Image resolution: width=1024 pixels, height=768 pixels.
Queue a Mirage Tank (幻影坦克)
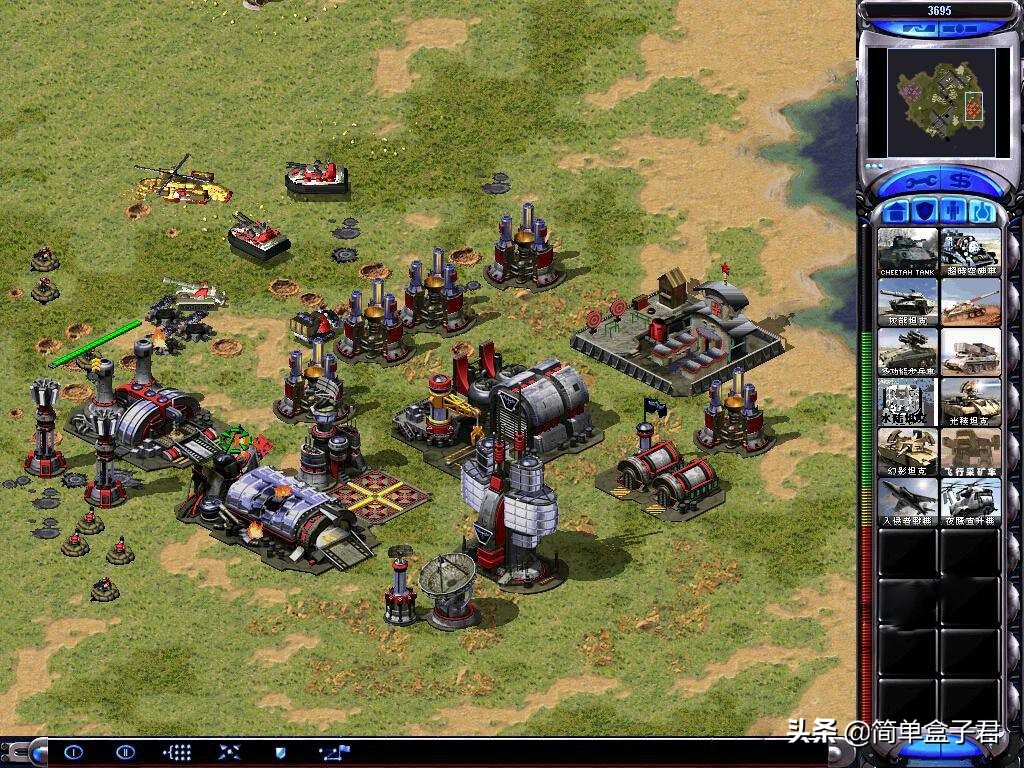click(x=908, y=452)
